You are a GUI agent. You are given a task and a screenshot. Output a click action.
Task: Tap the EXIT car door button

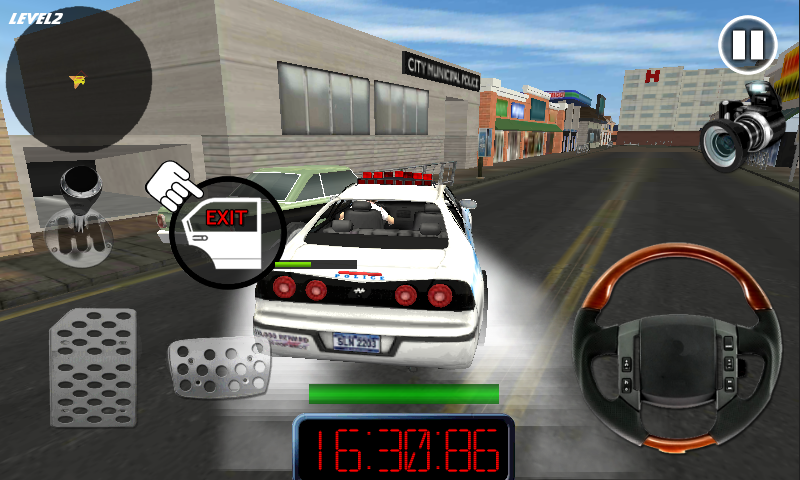[x=226, y=231]
